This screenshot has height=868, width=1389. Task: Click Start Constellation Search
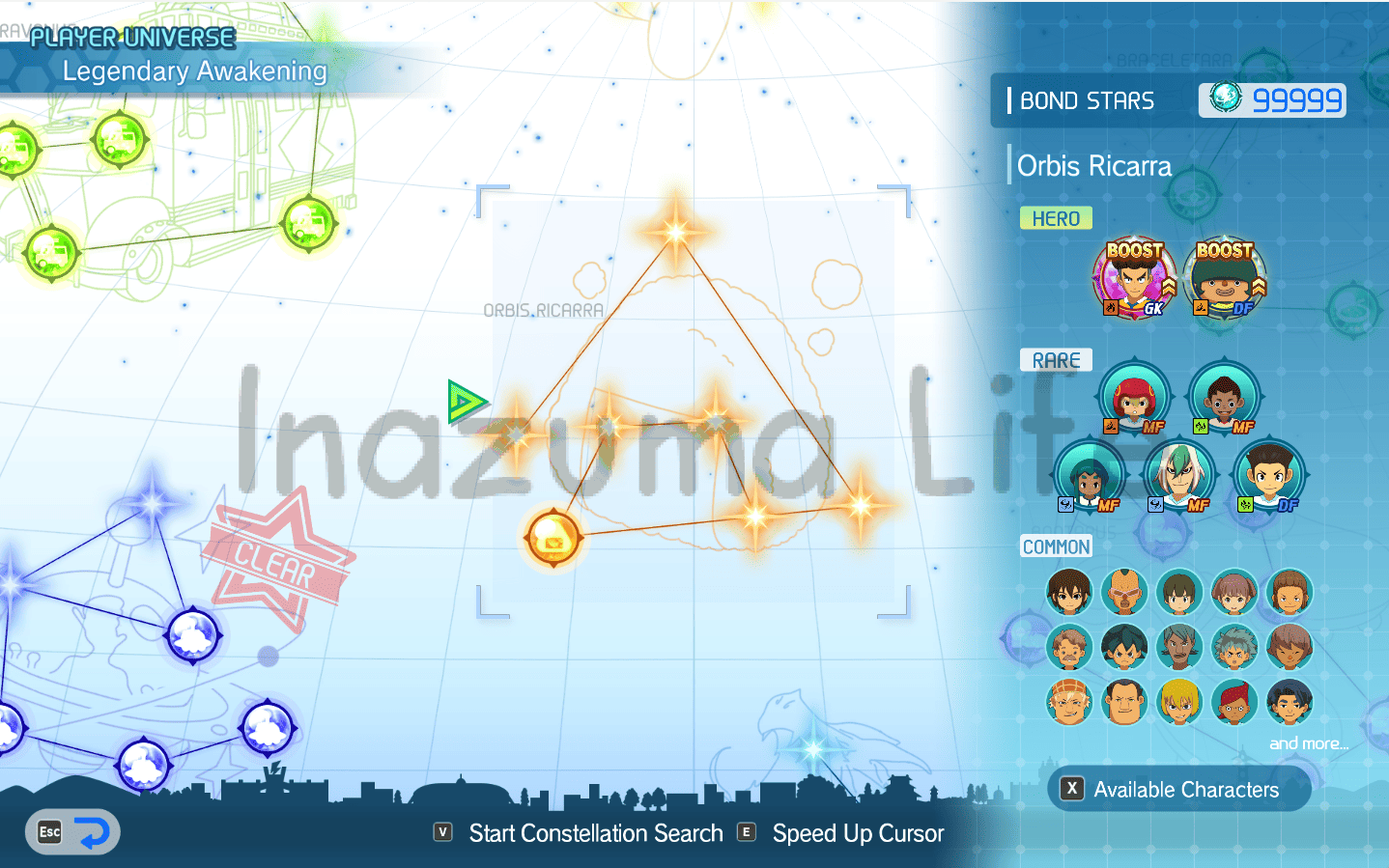point(595,832)
